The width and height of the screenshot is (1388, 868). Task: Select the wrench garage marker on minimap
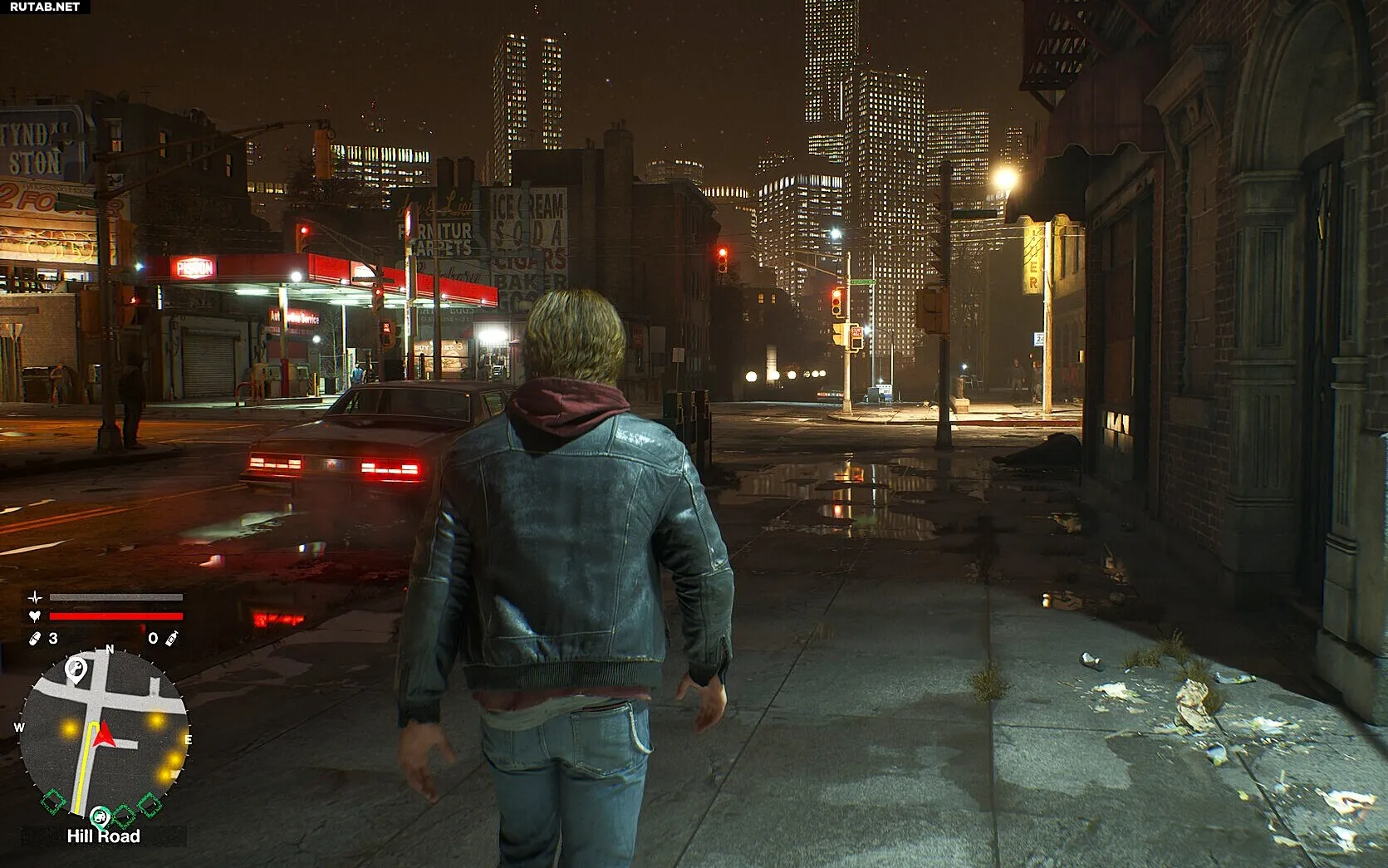(76, 669)
